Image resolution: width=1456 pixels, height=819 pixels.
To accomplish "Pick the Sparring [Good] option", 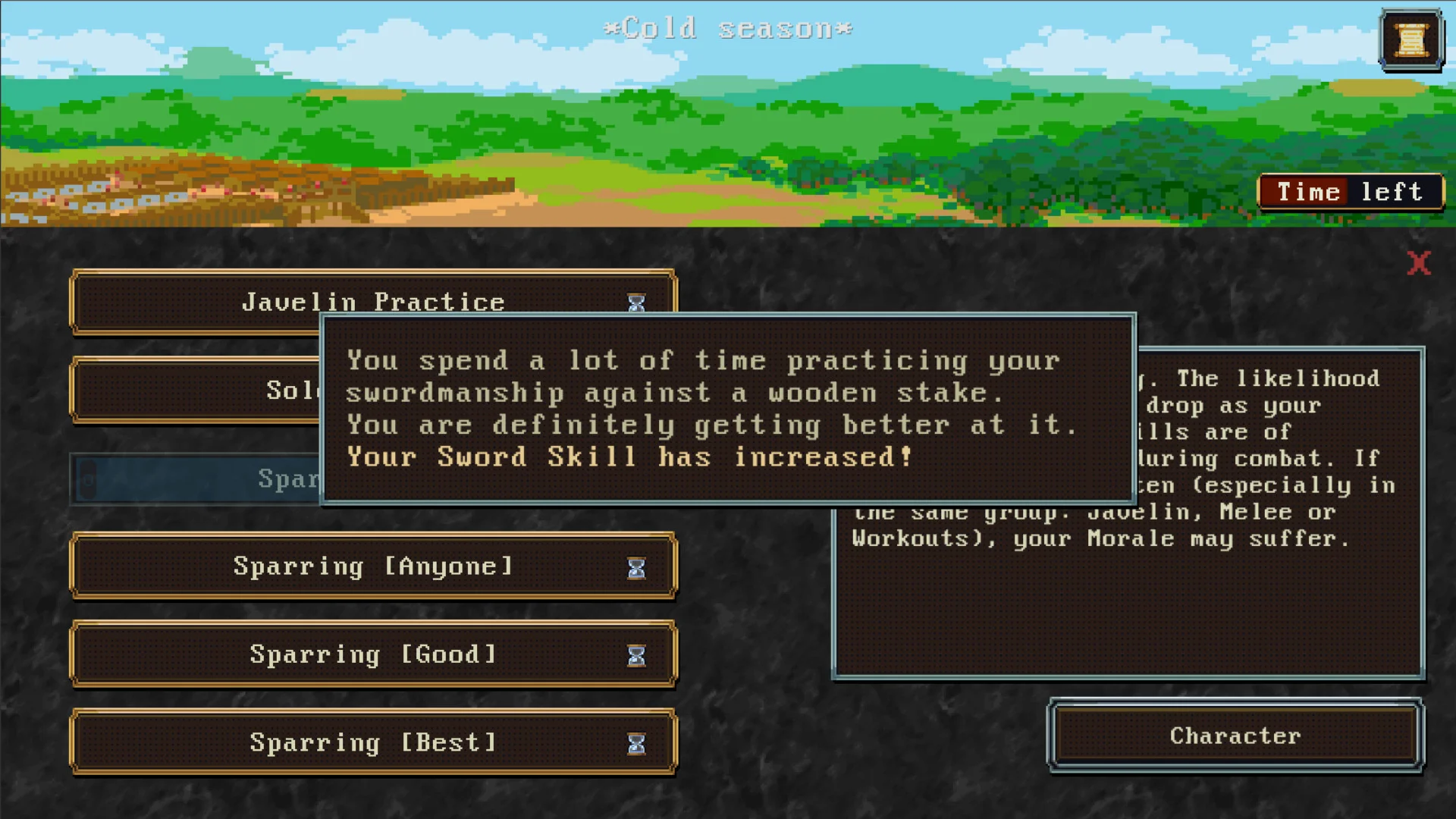I will (x=372, y=654).
